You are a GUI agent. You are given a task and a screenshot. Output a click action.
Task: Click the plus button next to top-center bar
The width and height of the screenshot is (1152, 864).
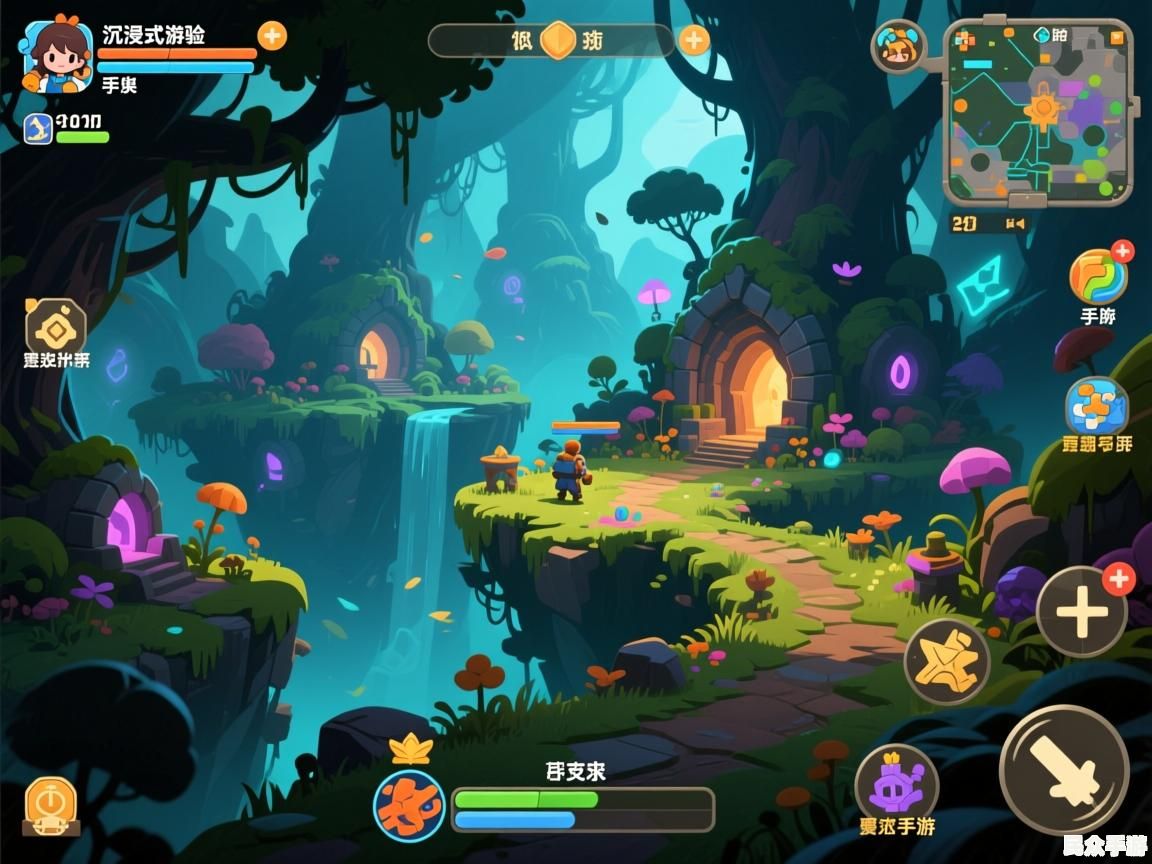(x=694, y=40)
